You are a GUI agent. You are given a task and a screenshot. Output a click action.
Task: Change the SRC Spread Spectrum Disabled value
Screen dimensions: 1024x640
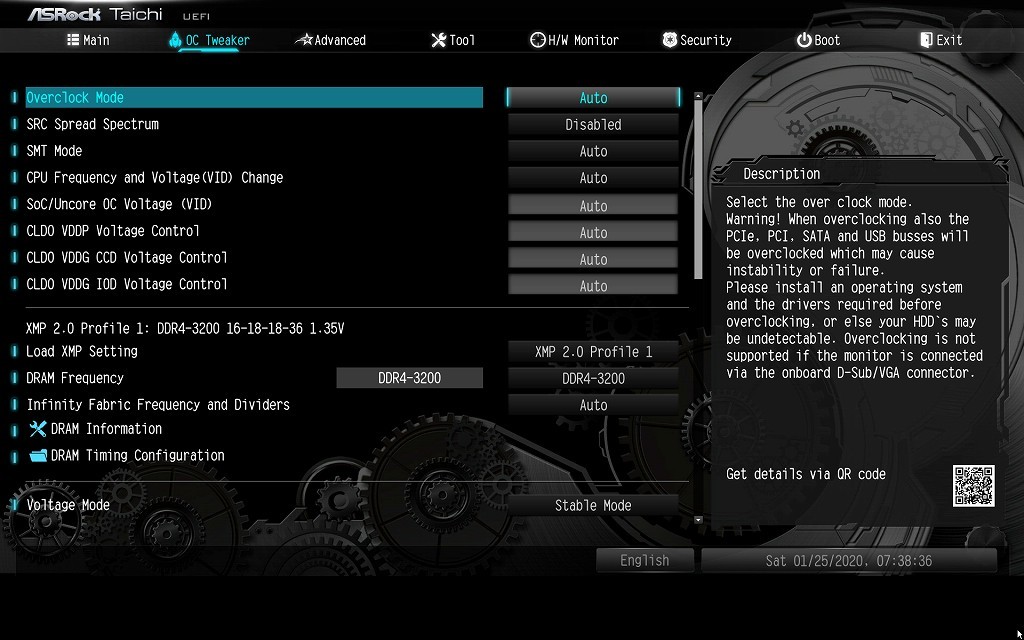coord(593,125)
